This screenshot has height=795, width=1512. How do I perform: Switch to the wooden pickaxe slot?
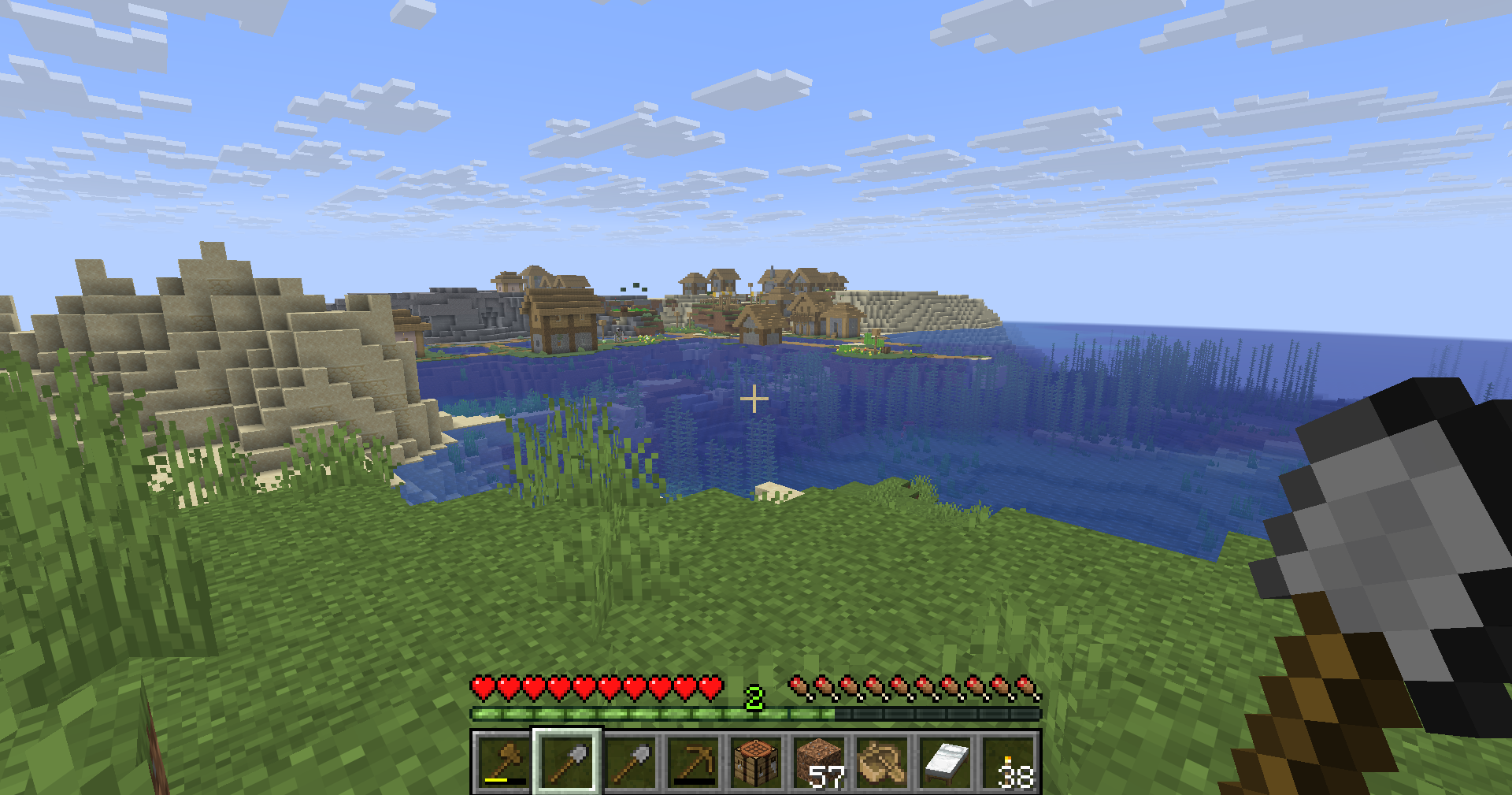(x=693, y=762)
